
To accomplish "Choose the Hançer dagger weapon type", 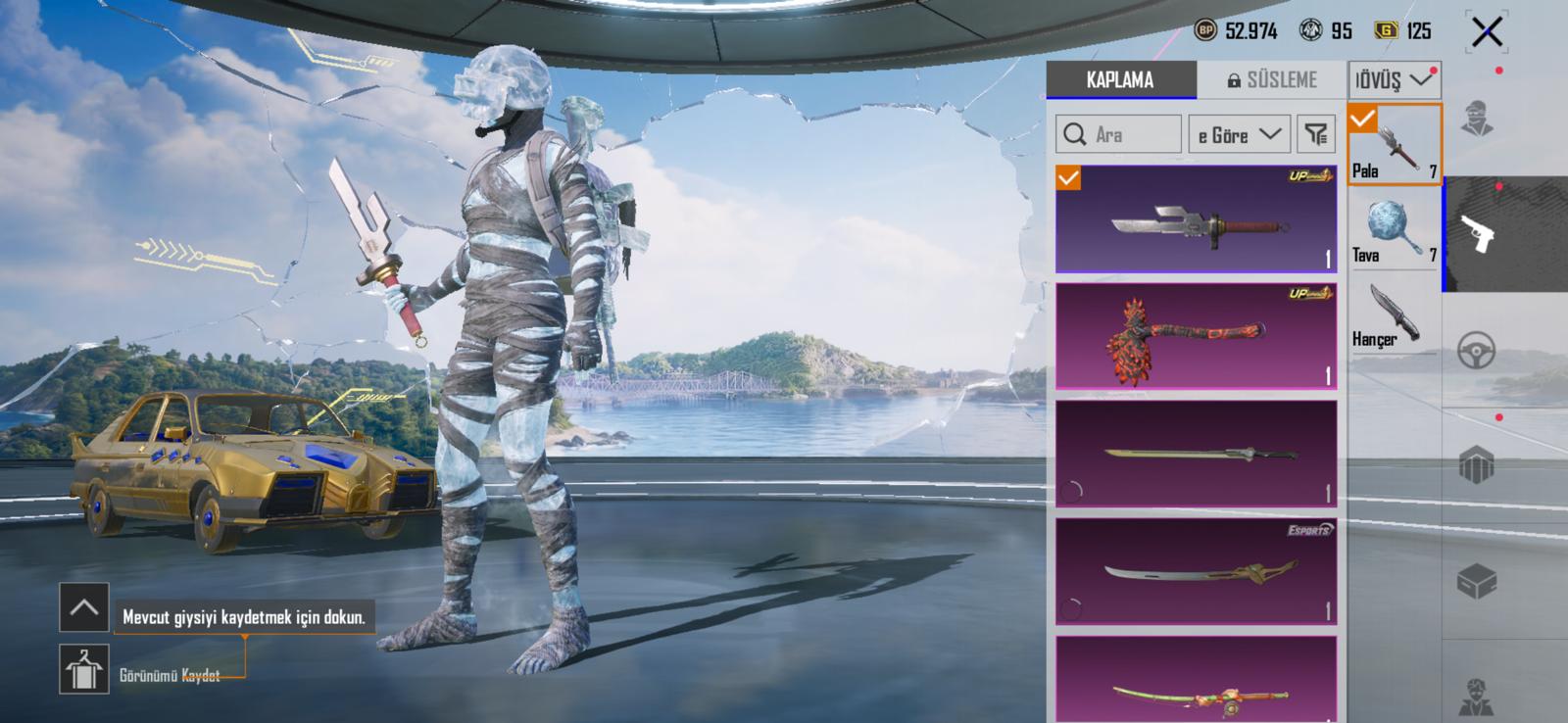I will tap(1394, 315).
